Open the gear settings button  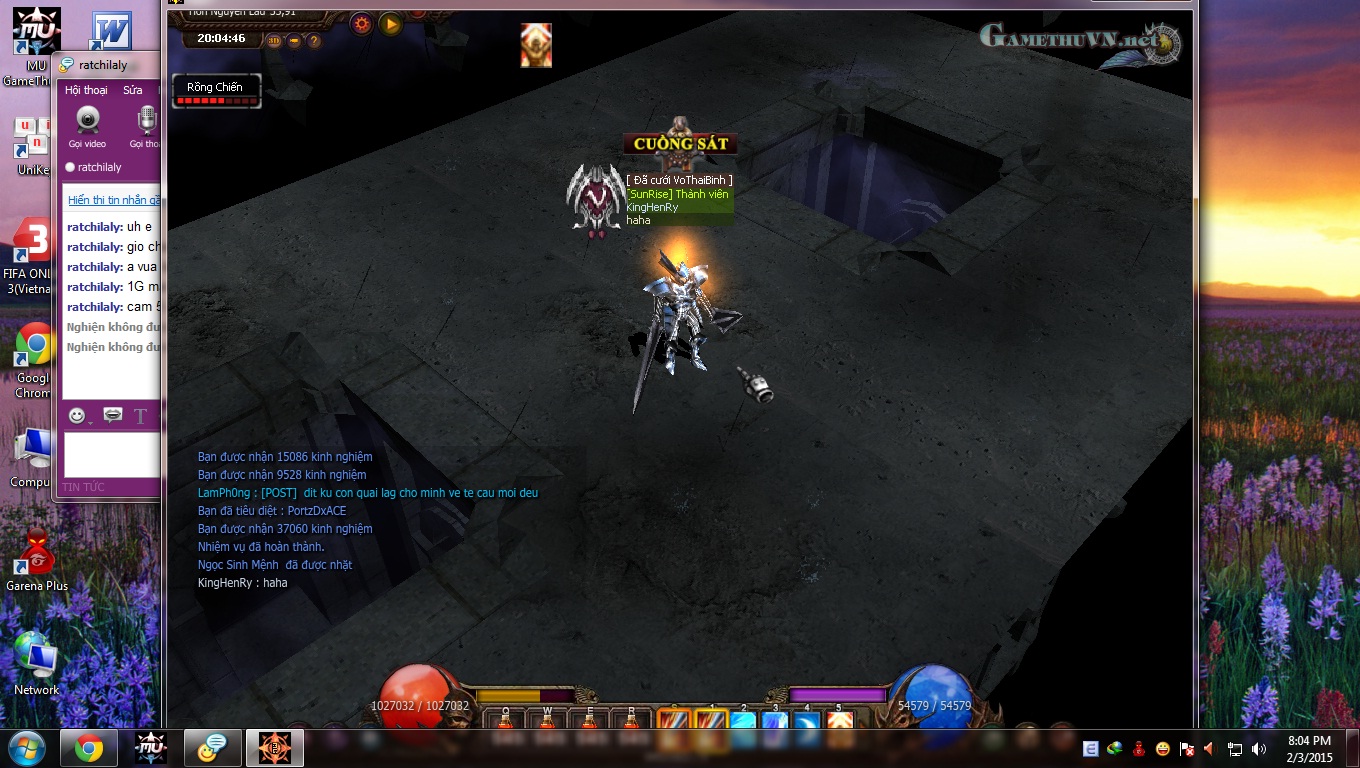click(362, 24)
